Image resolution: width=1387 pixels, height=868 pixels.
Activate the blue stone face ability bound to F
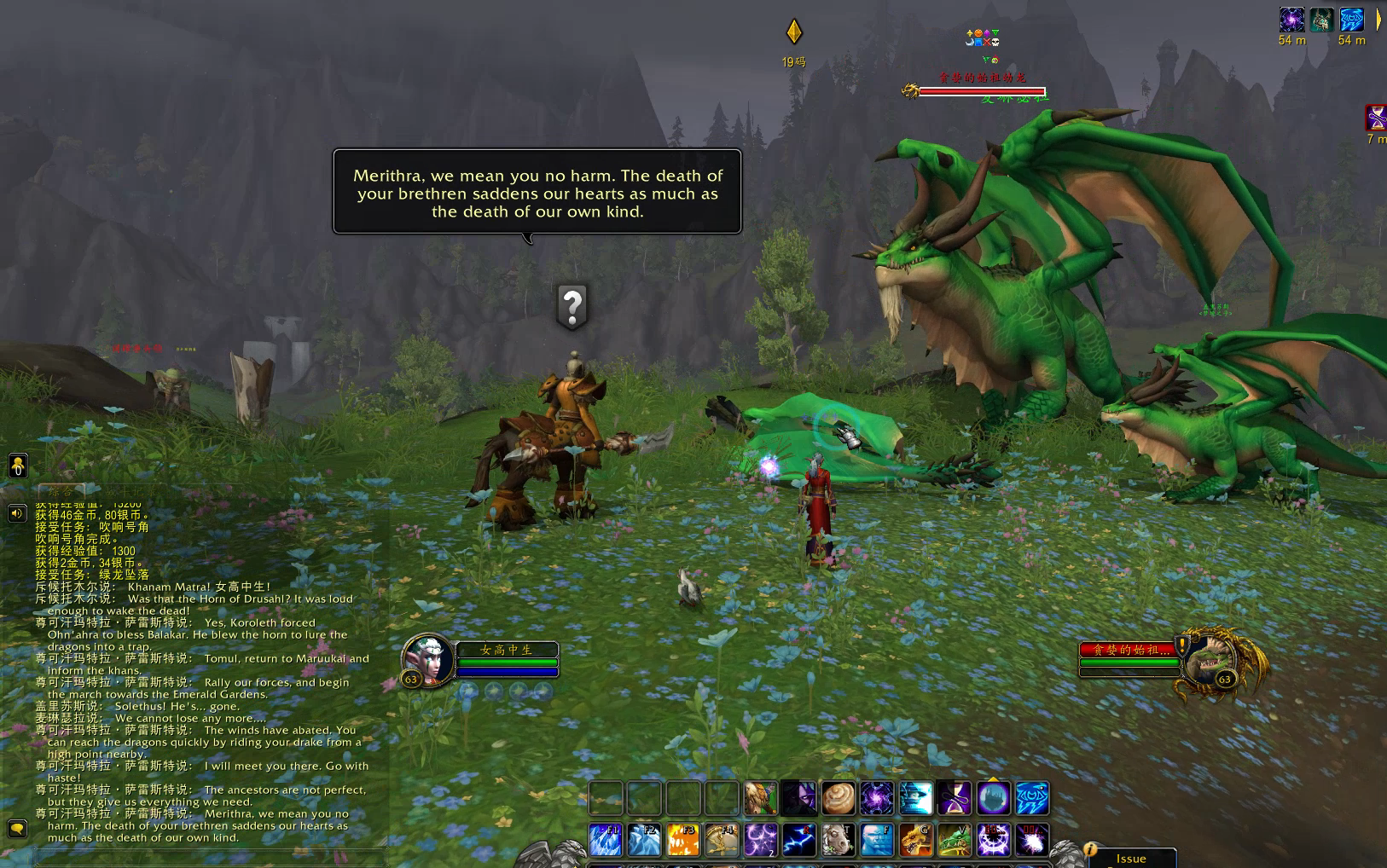(x=877, y=840)
